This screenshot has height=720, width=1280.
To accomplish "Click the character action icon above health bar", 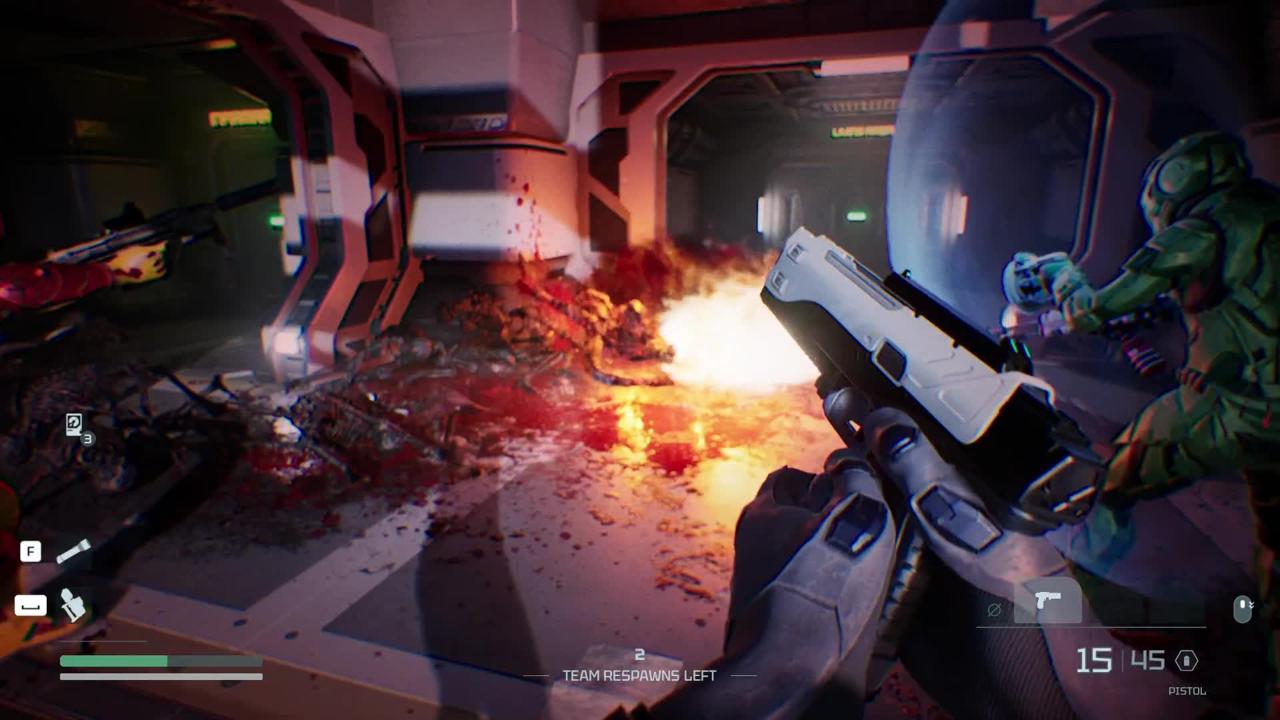I will click(72, 604).
